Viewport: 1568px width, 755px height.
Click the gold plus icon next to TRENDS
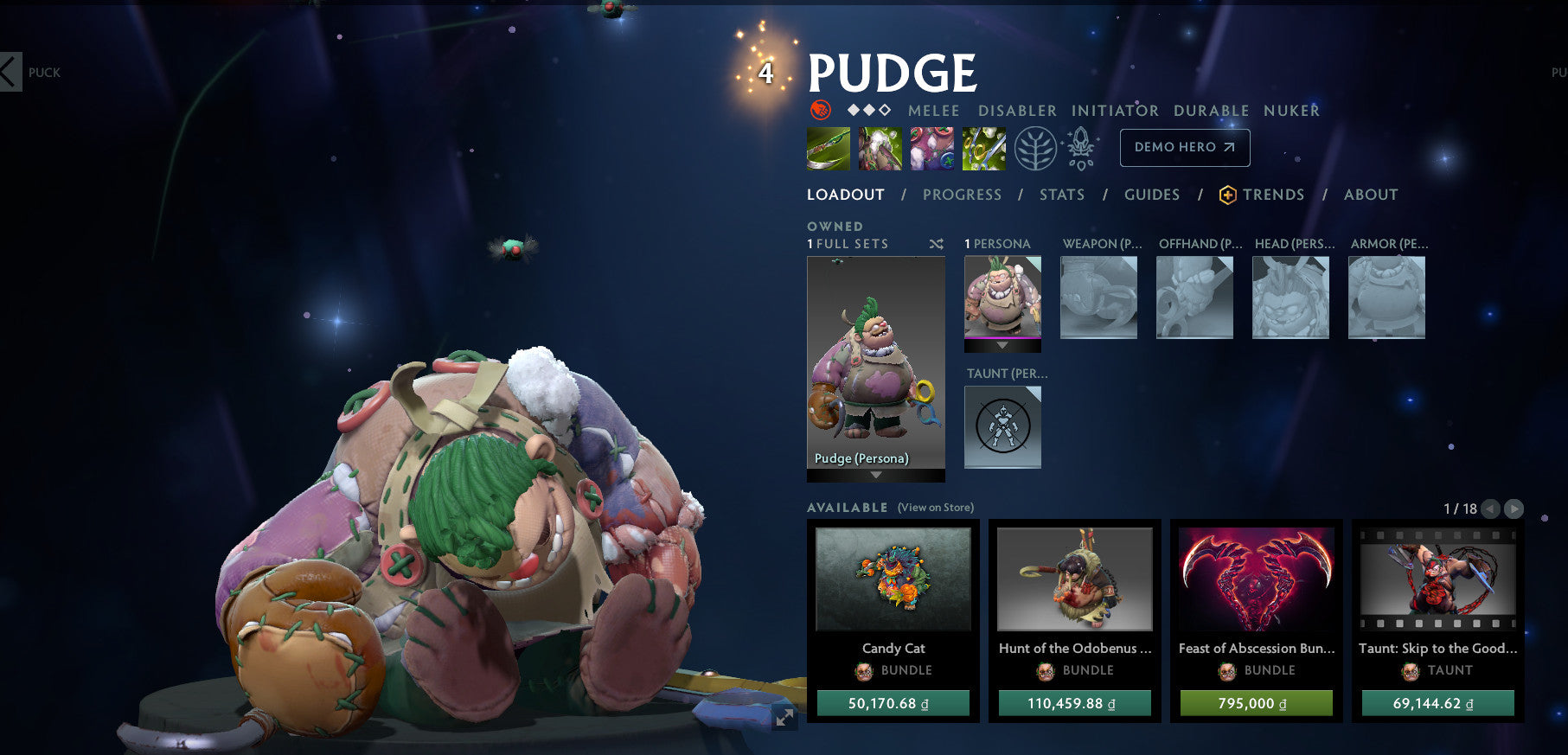pos(1229,195)
